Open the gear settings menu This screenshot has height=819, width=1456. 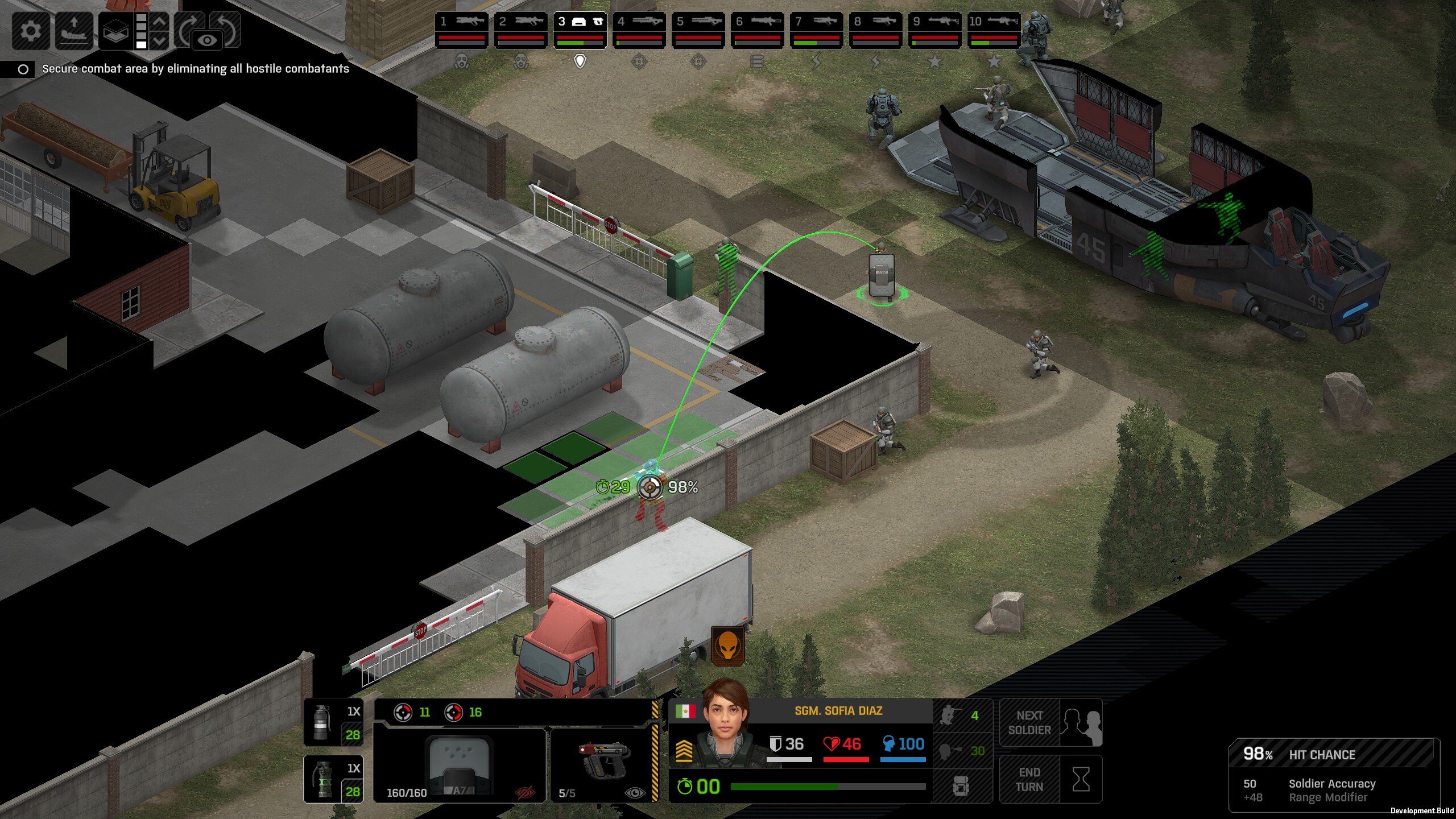(31, 30)
